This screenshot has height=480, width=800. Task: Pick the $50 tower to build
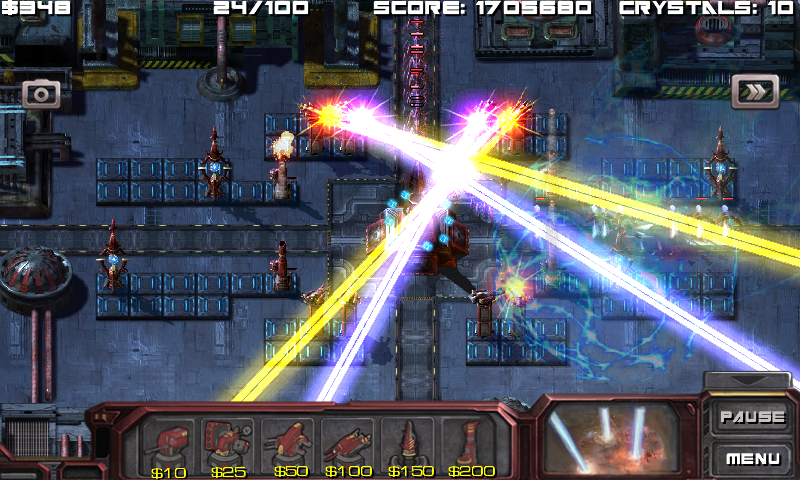tap(289, 440)
